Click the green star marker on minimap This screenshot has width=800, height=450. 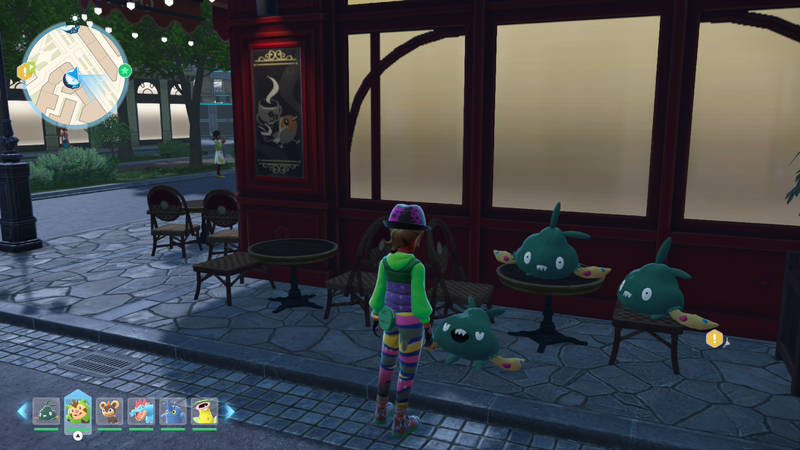(x=125, y=70)
